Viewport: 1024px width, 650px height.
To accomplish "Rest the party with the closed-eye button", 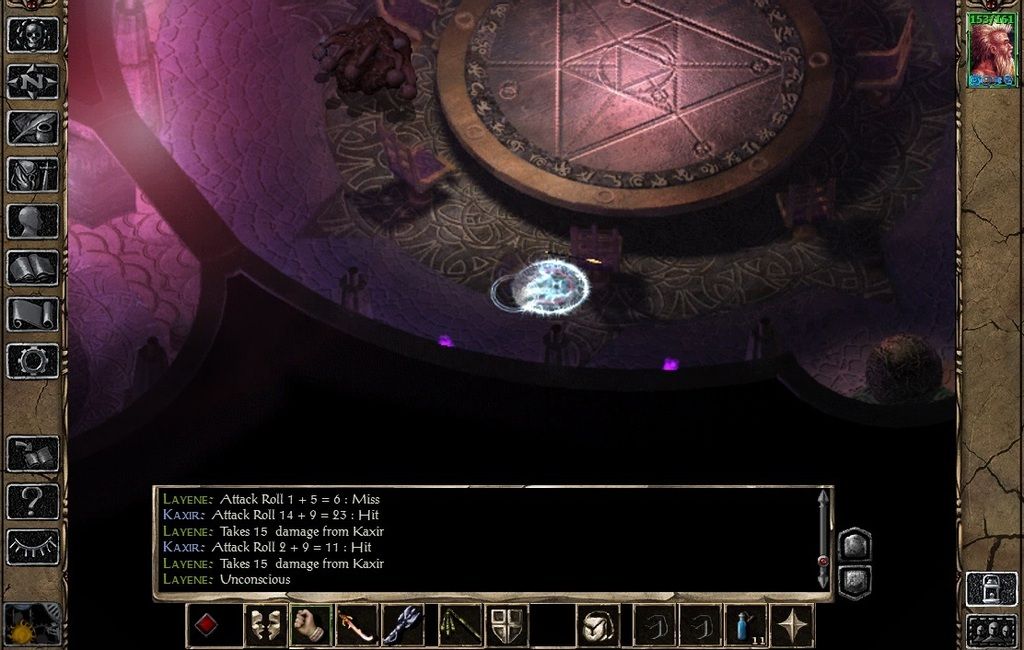I will click(33, 546).
